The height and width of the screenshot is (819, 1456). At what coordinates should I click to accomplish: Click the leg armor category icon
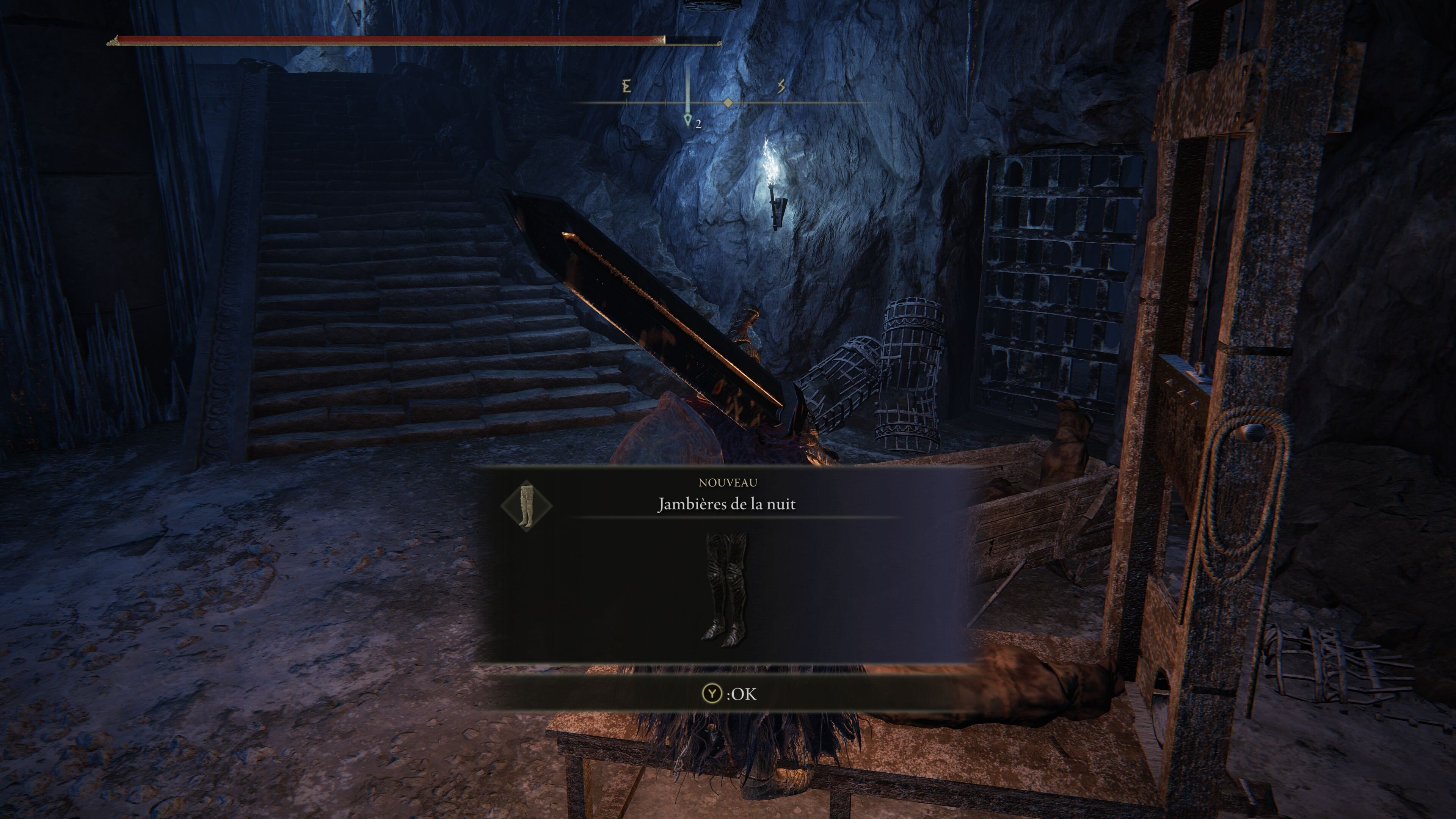tap(526, 505)
